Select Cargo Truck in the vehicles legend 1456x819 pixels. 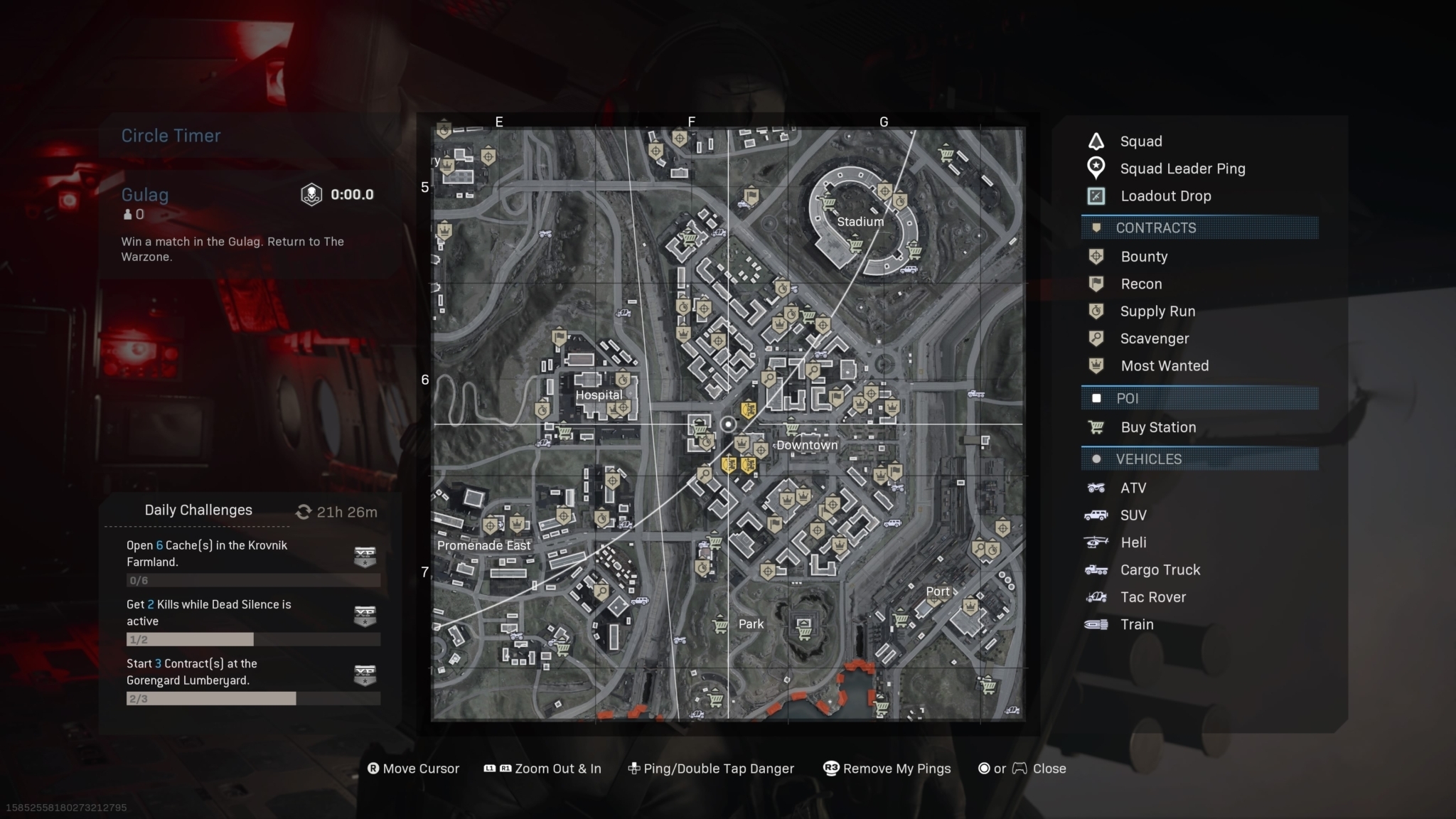pos(1160,570)
